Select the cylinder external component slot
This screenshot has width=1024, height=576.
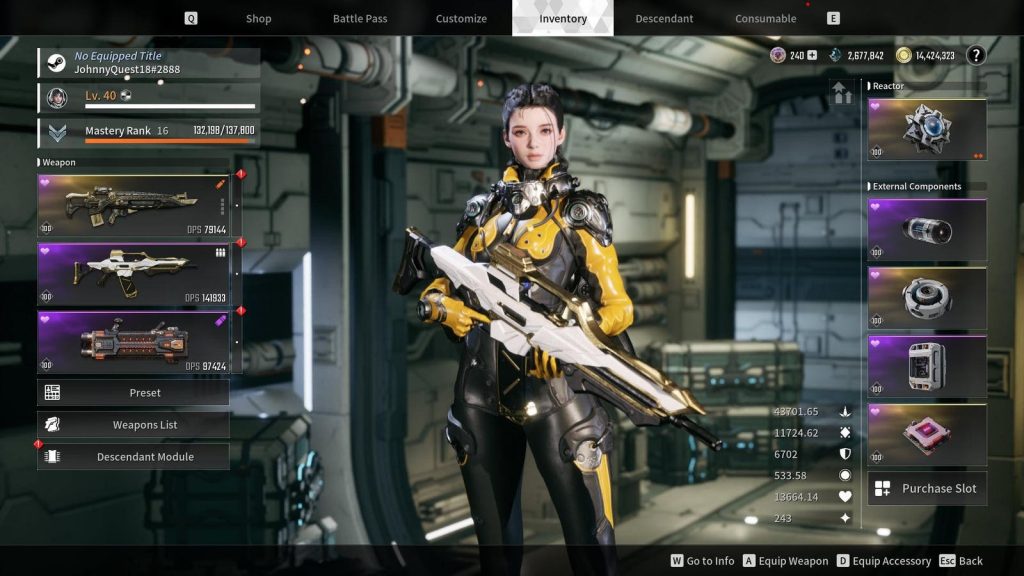click(927, 230)
